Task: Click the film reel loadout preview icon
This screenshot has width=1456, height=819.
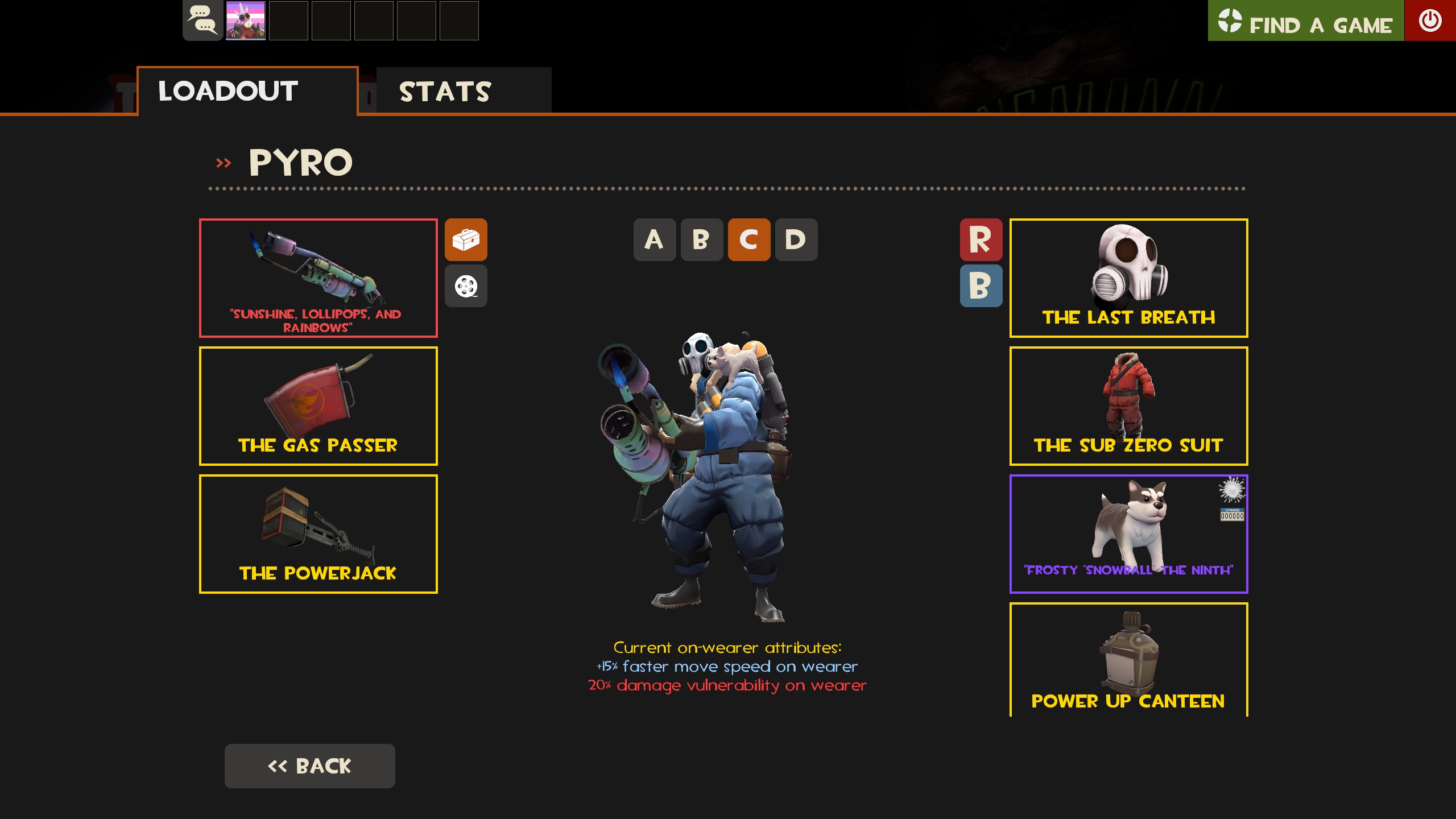Action: point(466,286)
